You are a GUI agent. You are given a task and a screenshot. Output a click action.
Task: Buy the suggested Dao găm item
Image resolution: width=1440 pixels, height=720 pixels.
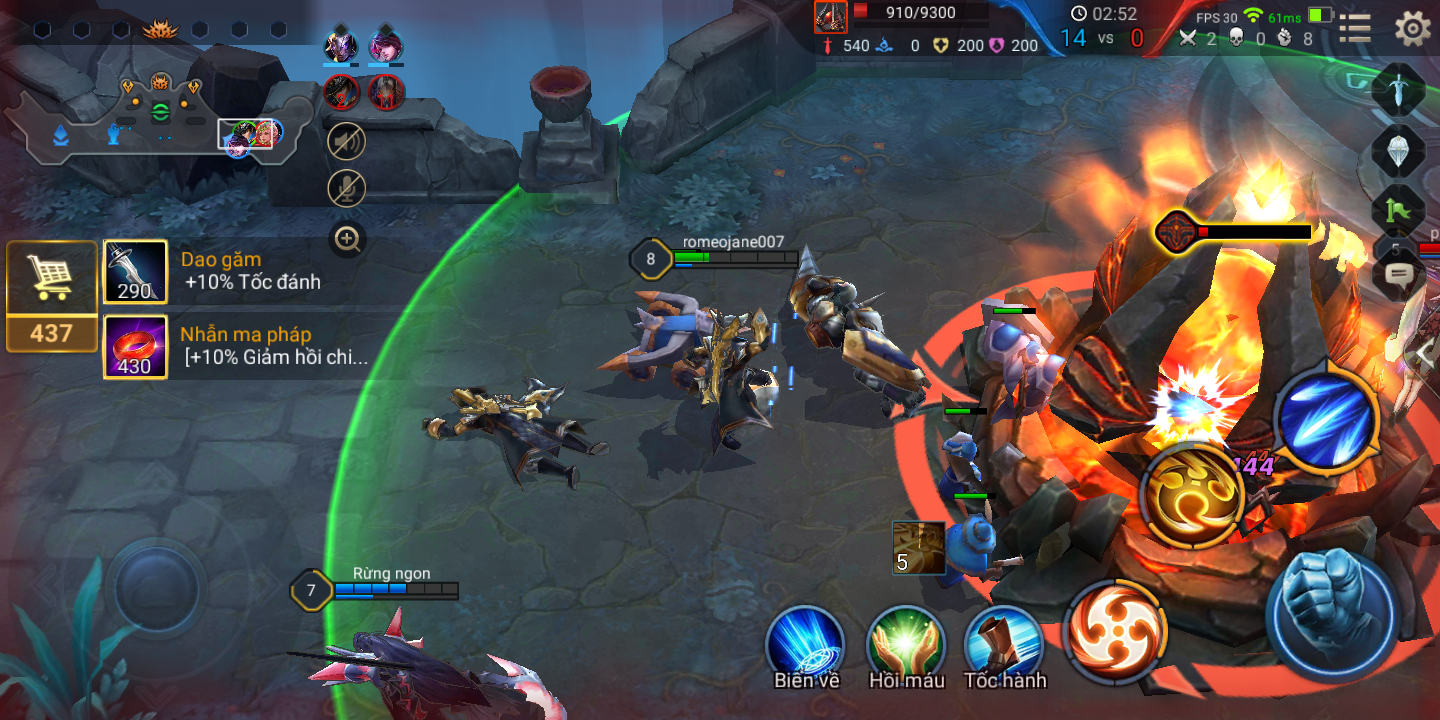136,272
